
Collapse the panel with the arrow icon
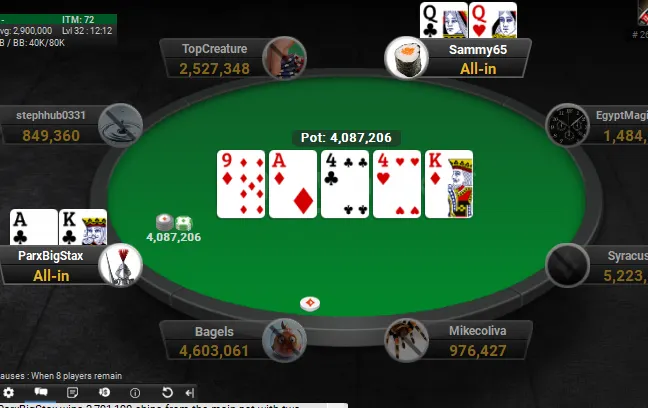(190, 392)
